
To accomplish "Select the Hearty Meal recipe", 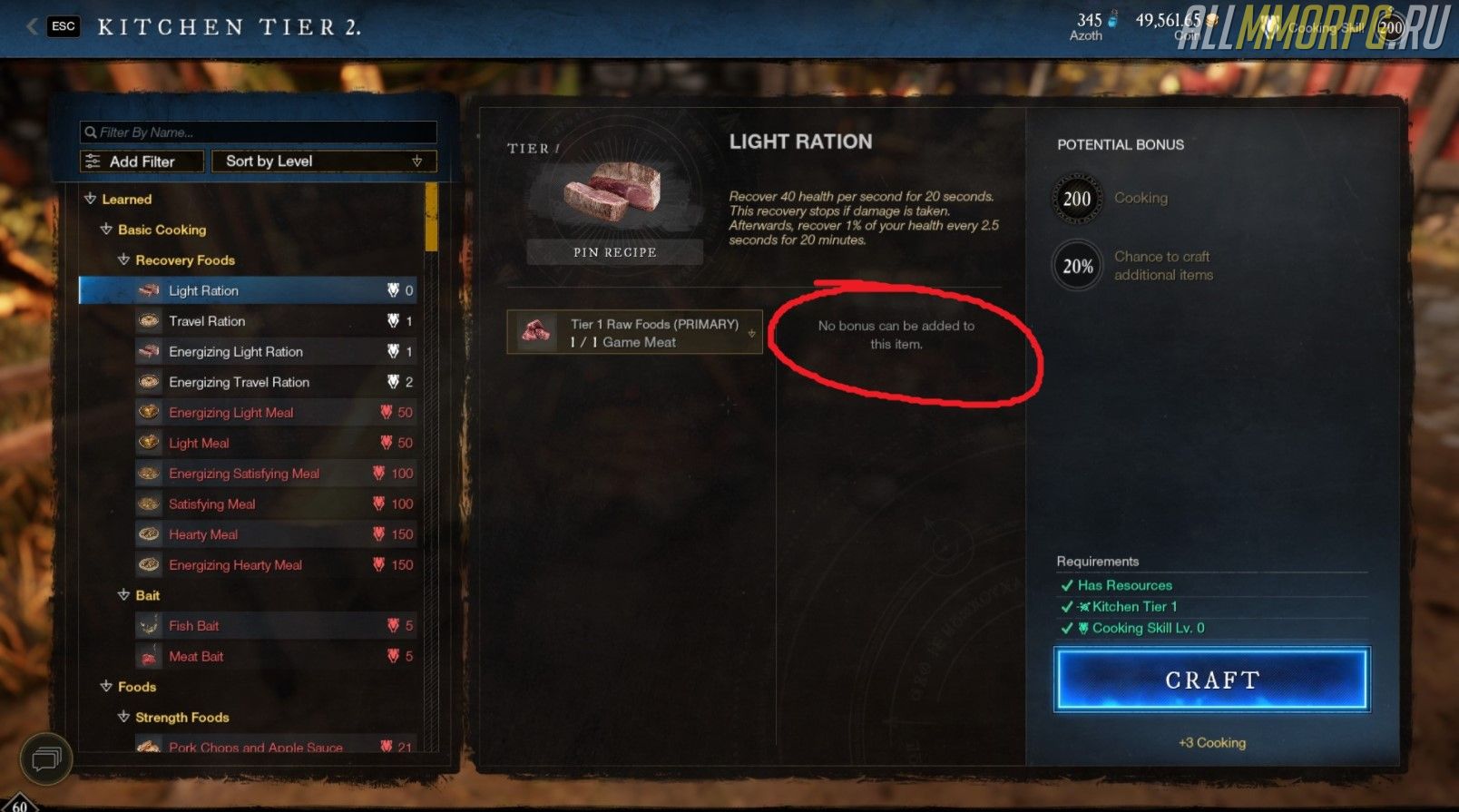I will (x=203, y=534).
